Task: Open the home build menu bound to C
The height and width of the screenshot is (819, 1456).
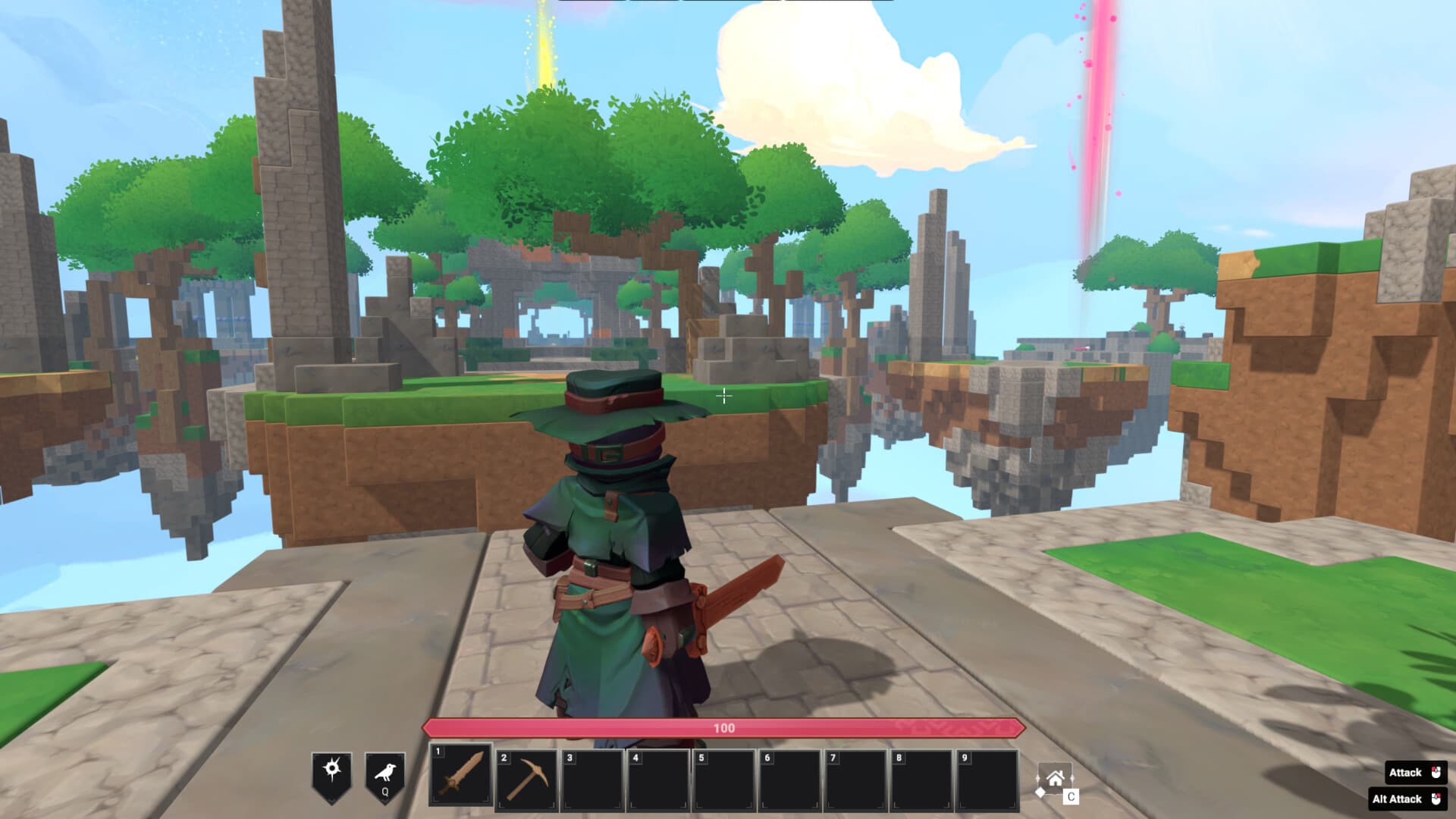Action: pos(1056,779)
